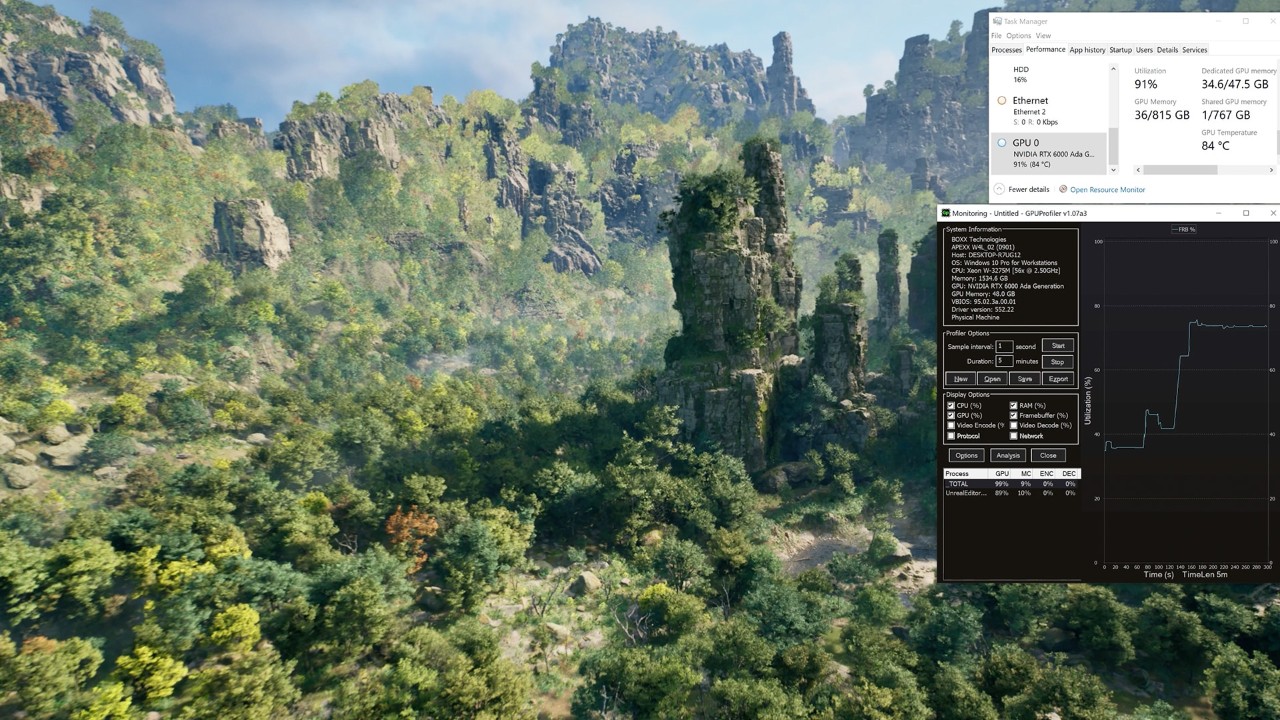Switch to the Details tab
This screenshot has height=720, width=1280.
coord(1167,49)
